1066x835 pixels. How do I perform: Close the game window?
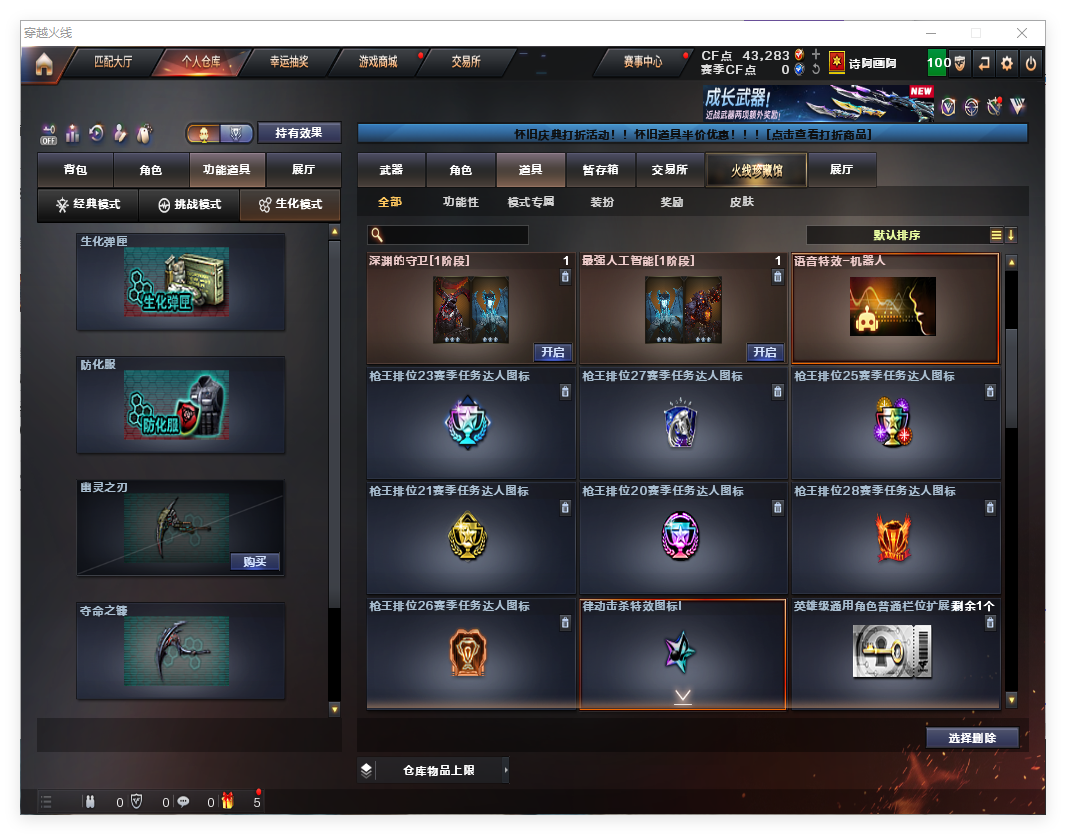pos(1022,33)
